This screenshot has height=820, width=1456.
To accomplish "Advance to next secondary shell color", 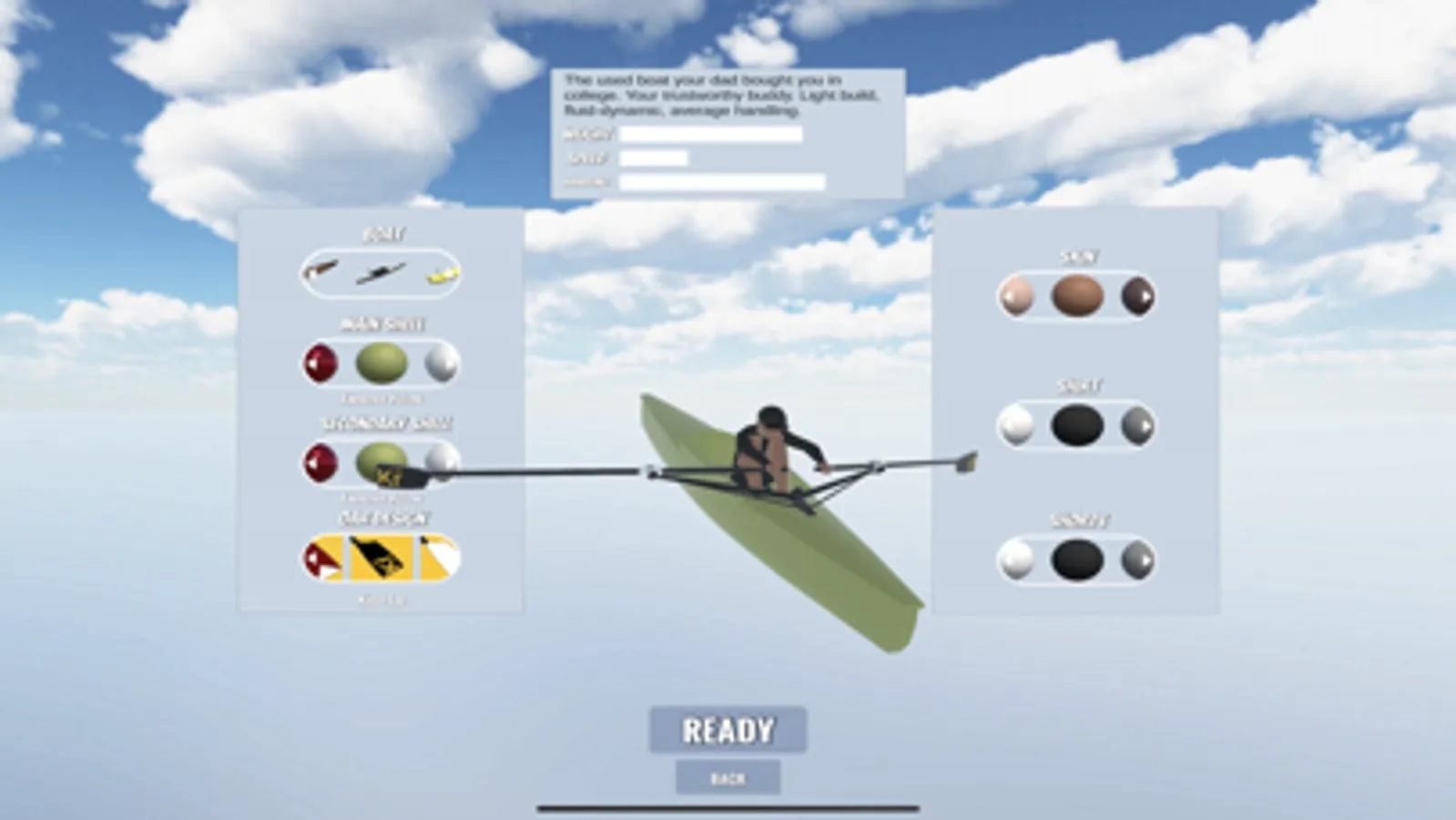I will tap(444, 462).
